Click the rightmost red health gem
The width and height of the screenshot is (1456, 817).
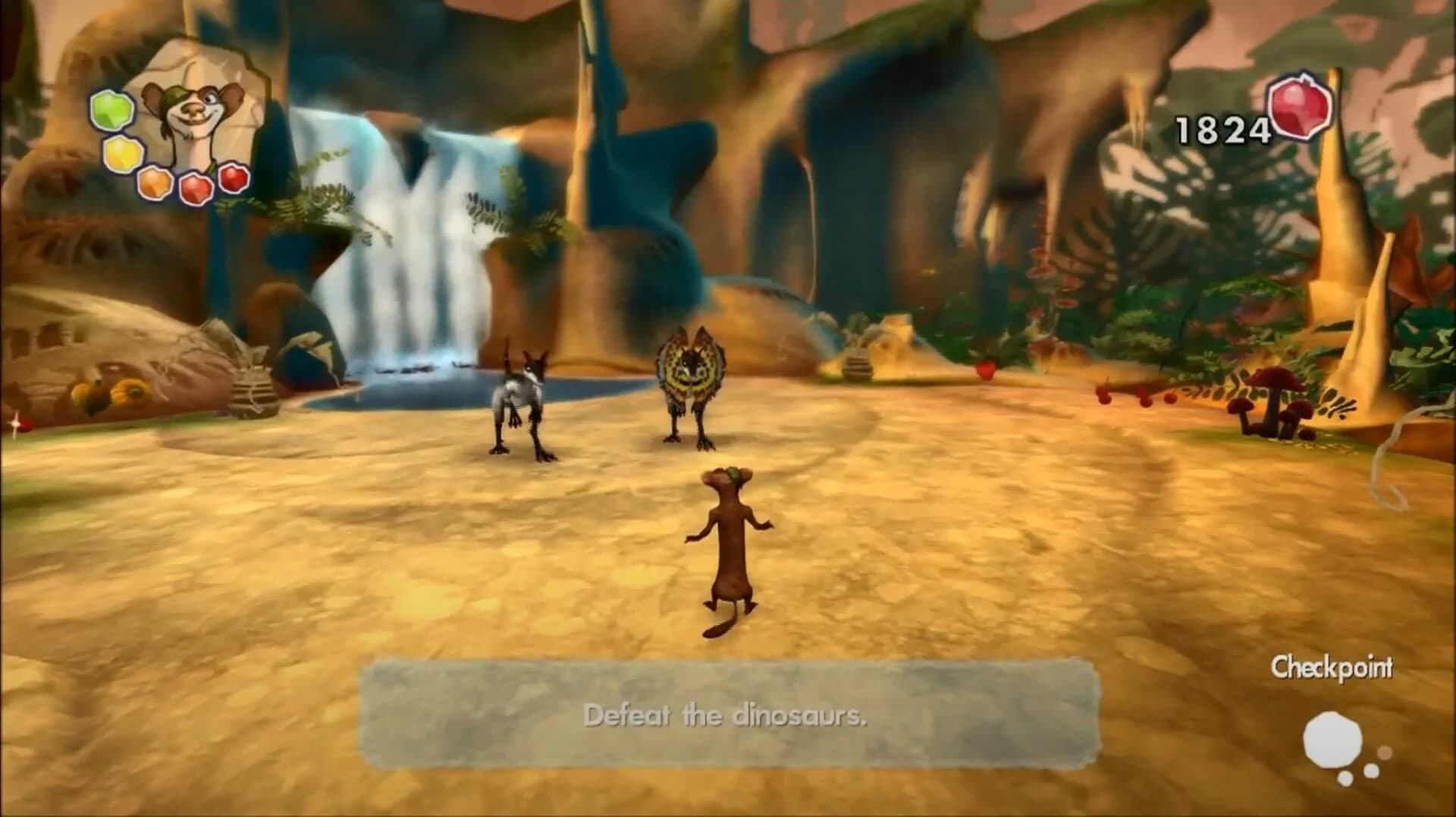tap(235, 182)
